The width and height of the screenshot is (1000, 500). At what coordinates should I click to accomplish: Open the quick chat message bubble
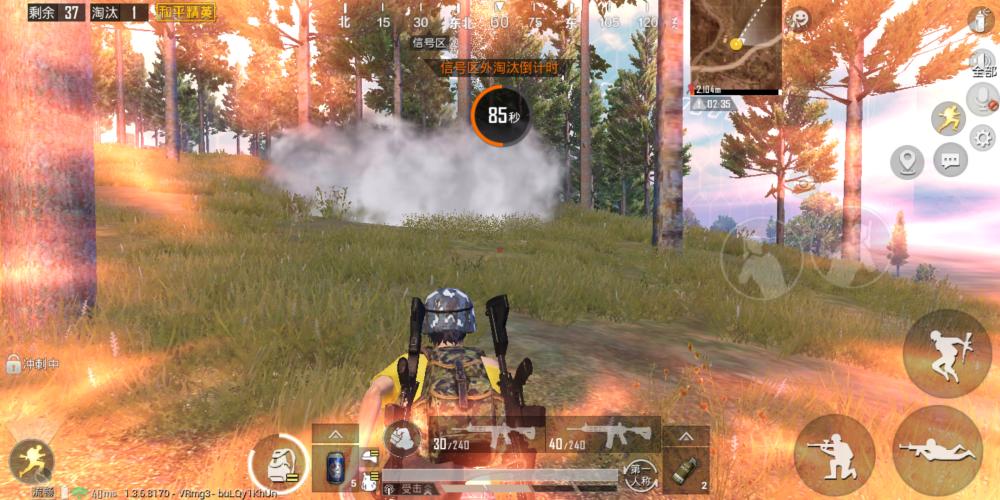(x=950, y=159)
